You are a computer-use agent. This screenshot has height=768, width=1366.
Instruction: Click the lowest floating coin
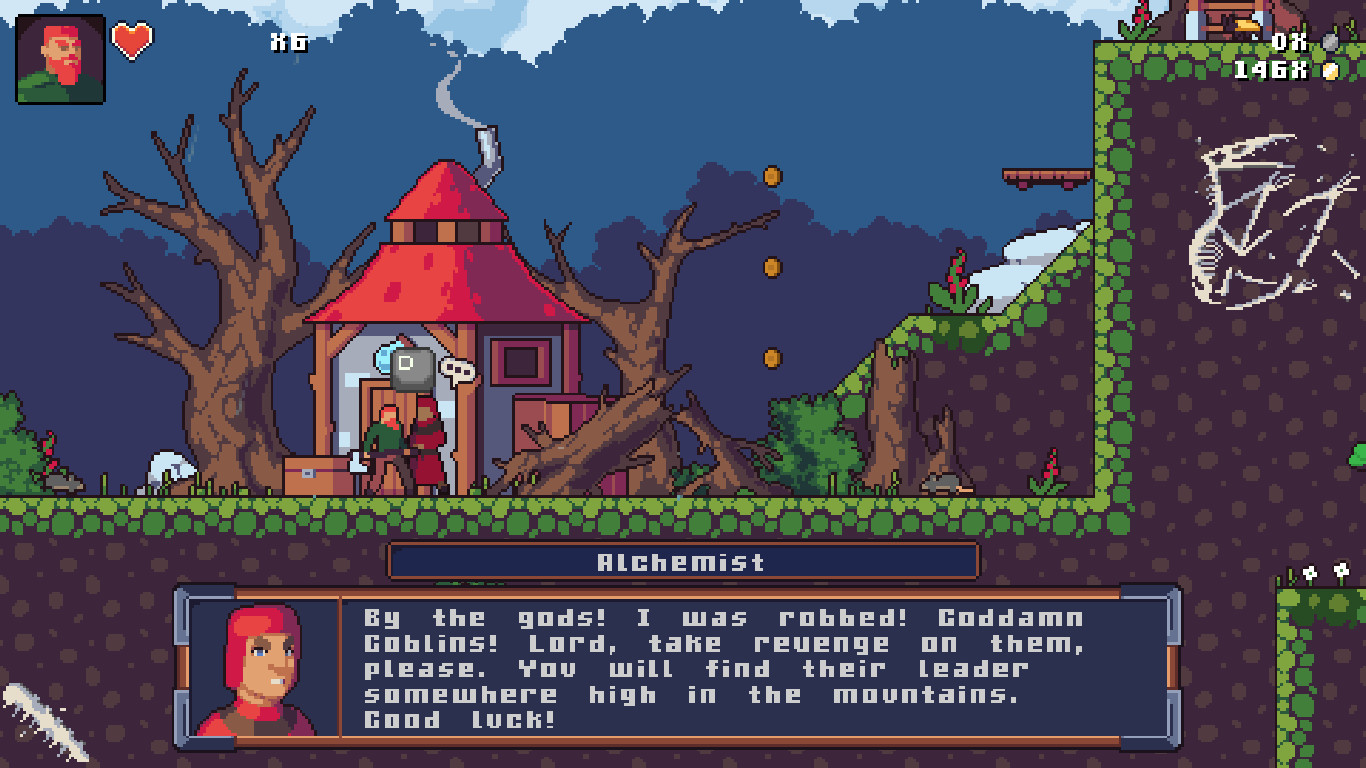(x=771, y=358)
